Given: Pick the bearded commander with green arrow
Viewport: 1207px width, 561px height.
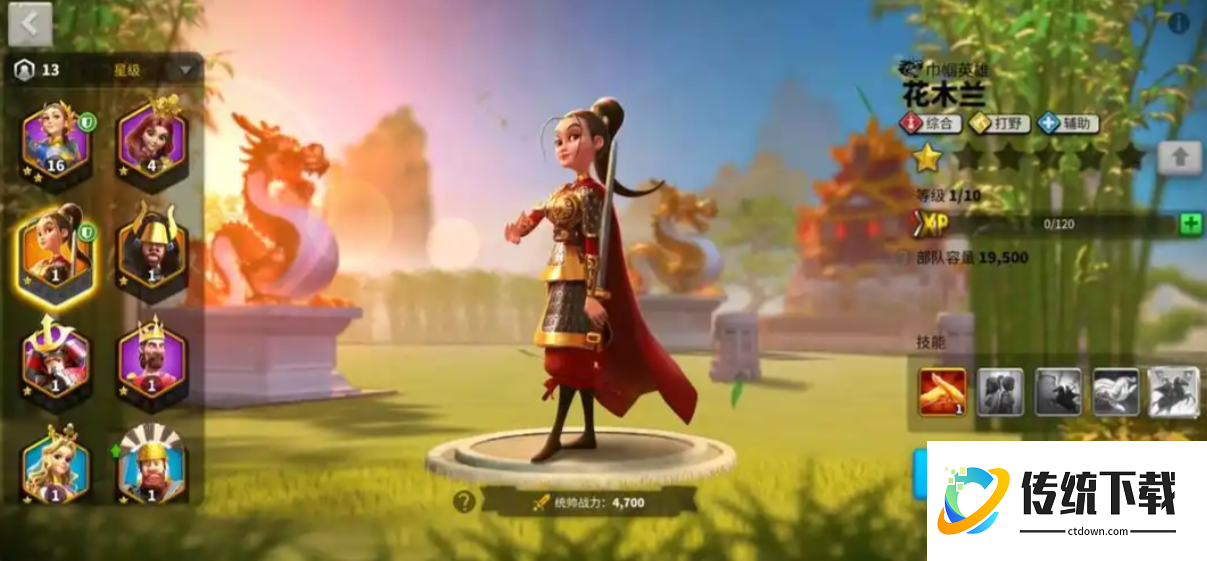Looking at the screenshot, I should click(152, 467).
